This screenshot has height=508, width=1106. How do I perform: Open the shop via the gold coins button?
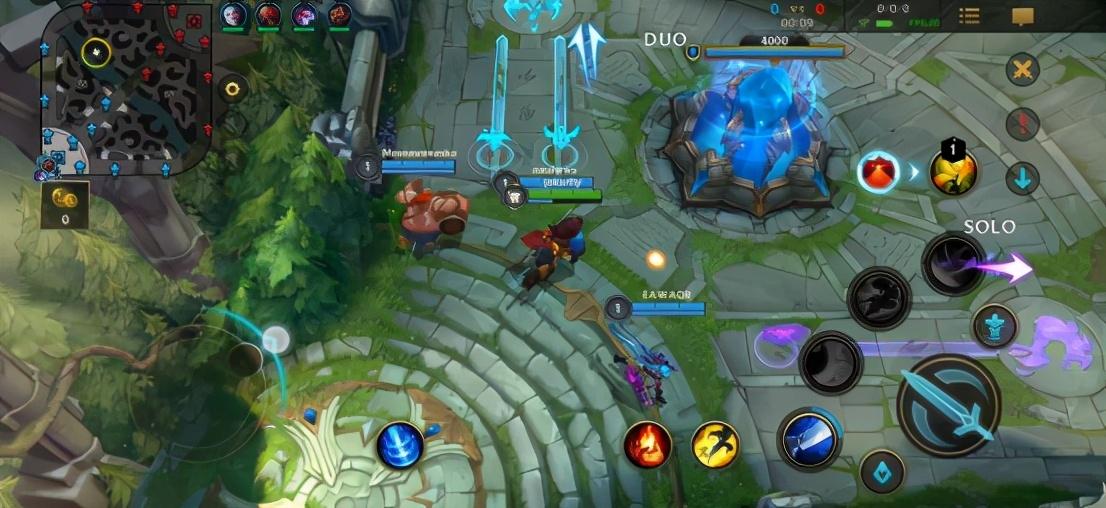pyautogui.click(x=65, y=203)
